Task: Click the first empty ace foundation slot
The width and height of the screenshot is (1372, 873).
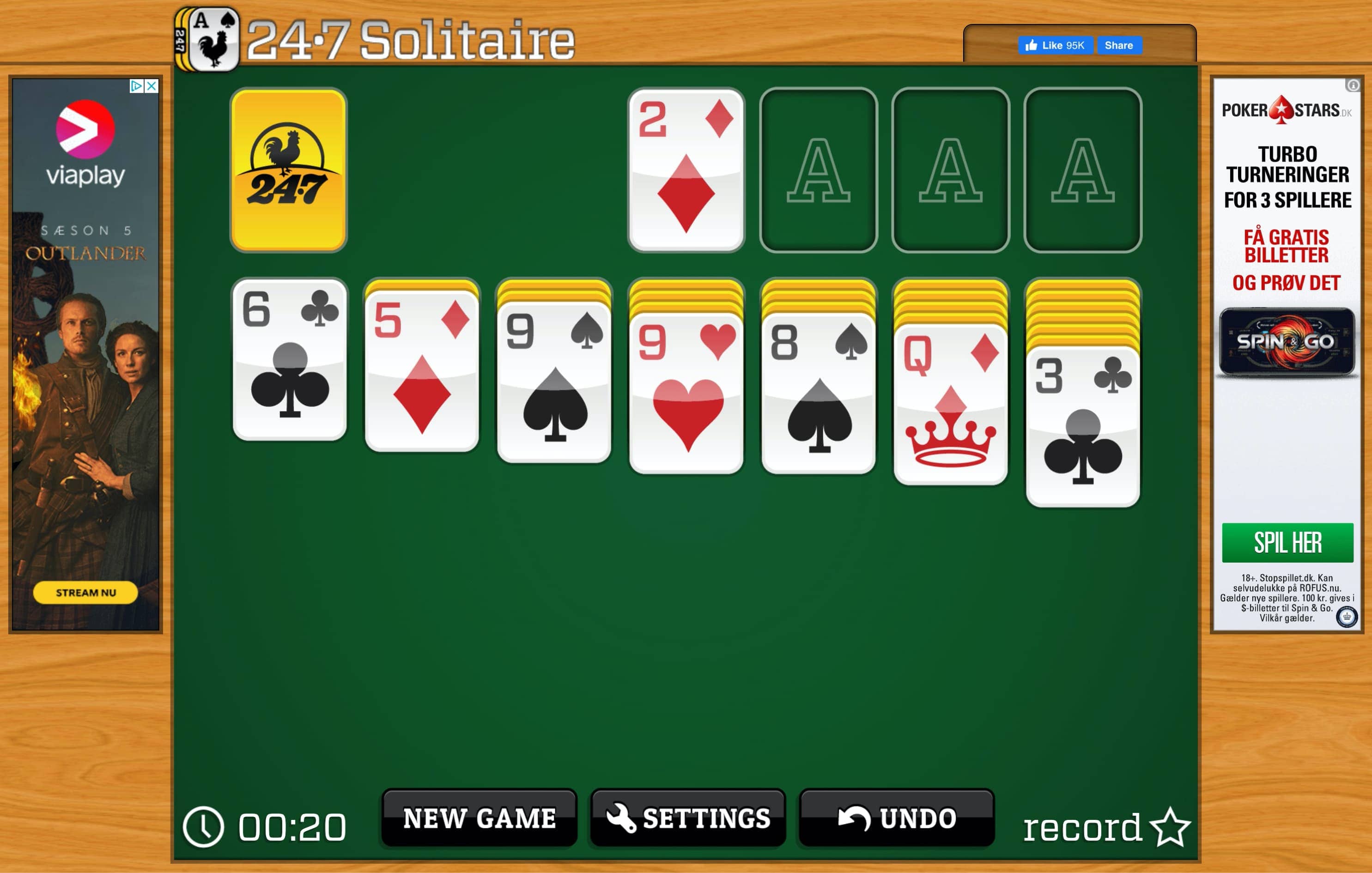Action: tap(818, 169)
